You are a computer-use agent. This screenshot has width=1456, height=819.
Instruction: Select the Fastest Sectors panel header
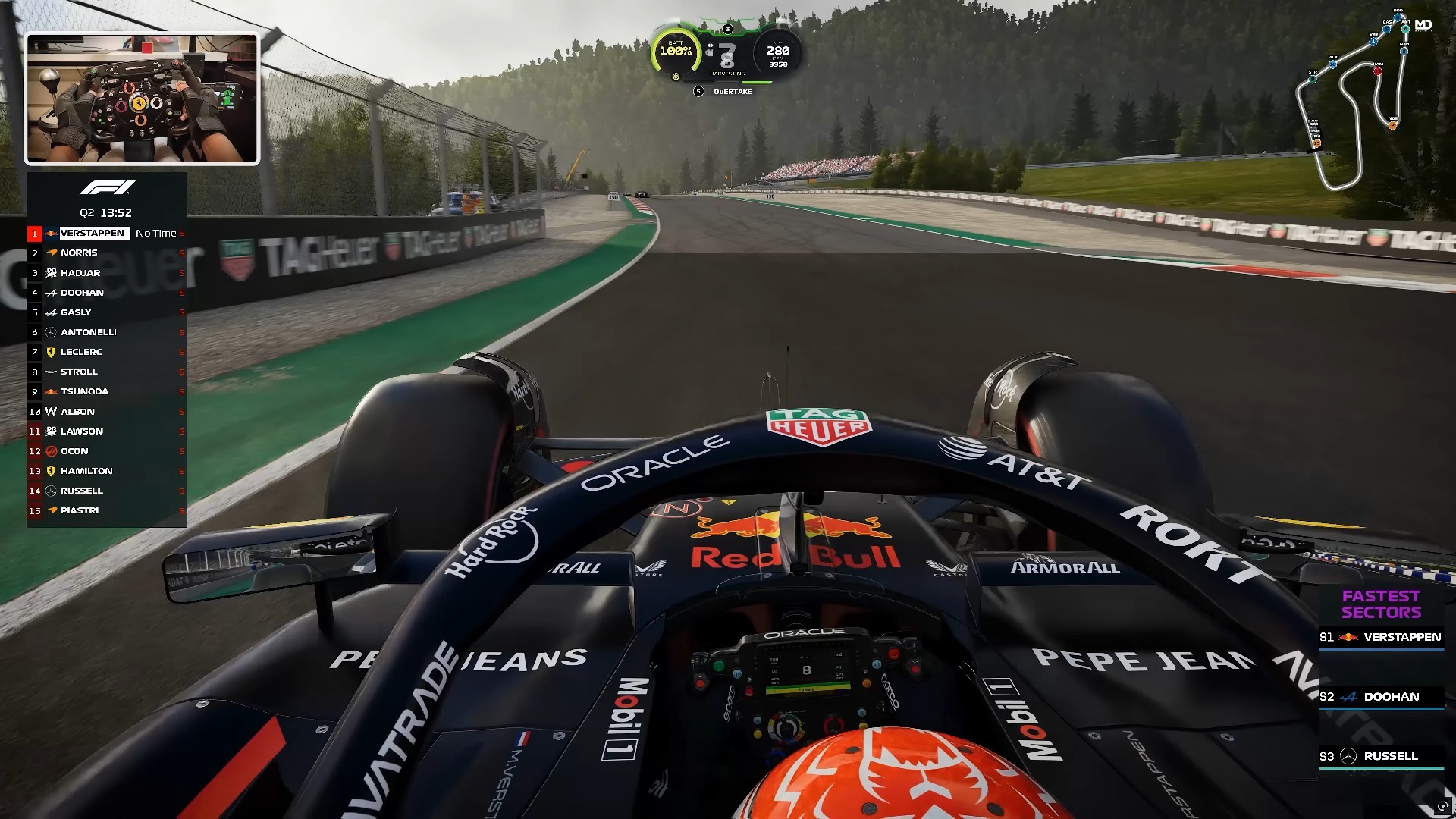point(1381,604)
